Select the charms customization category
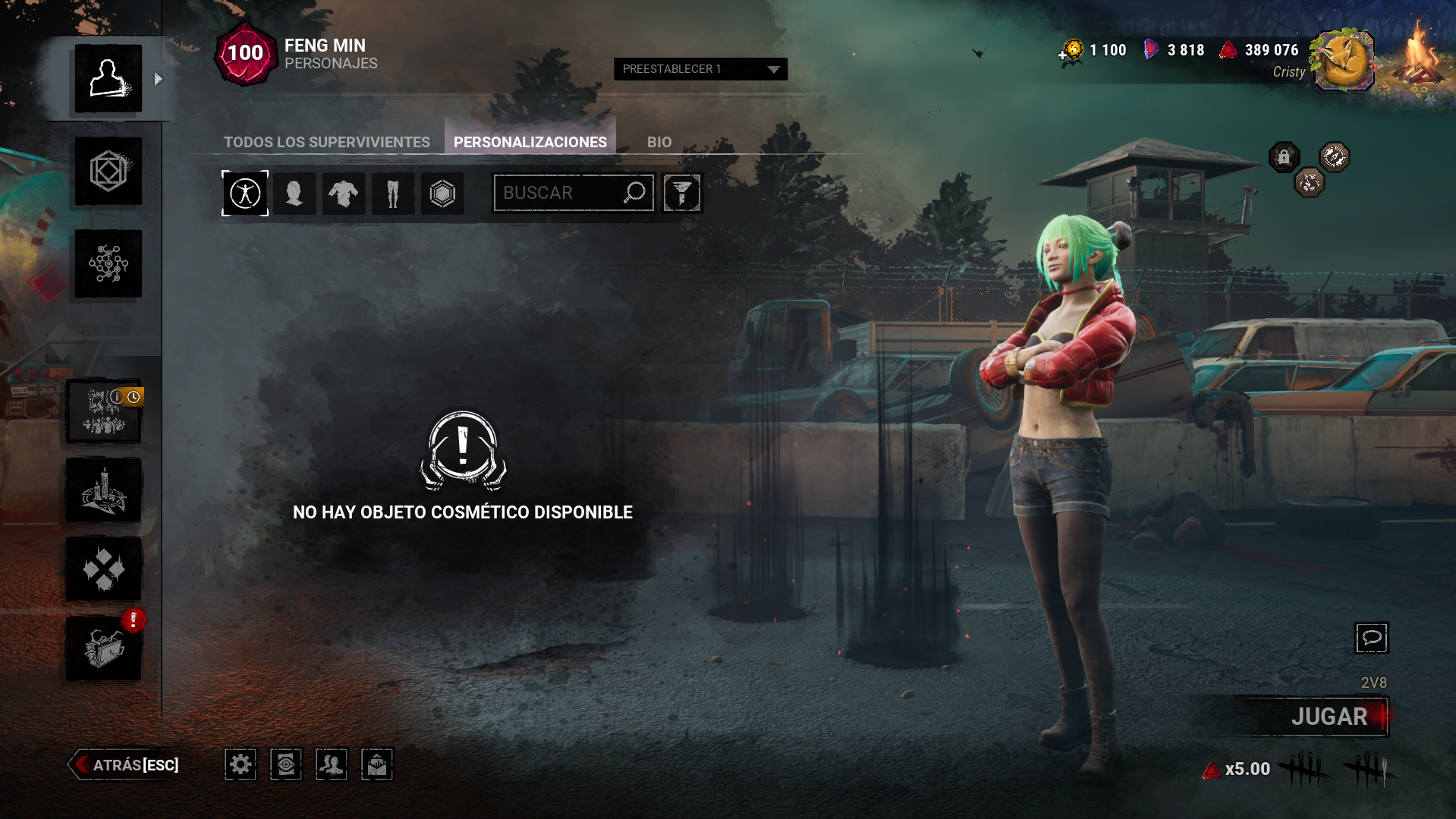Image resolution: width=1456 pixels, height=819 pixels. click(x=442, y=193)
